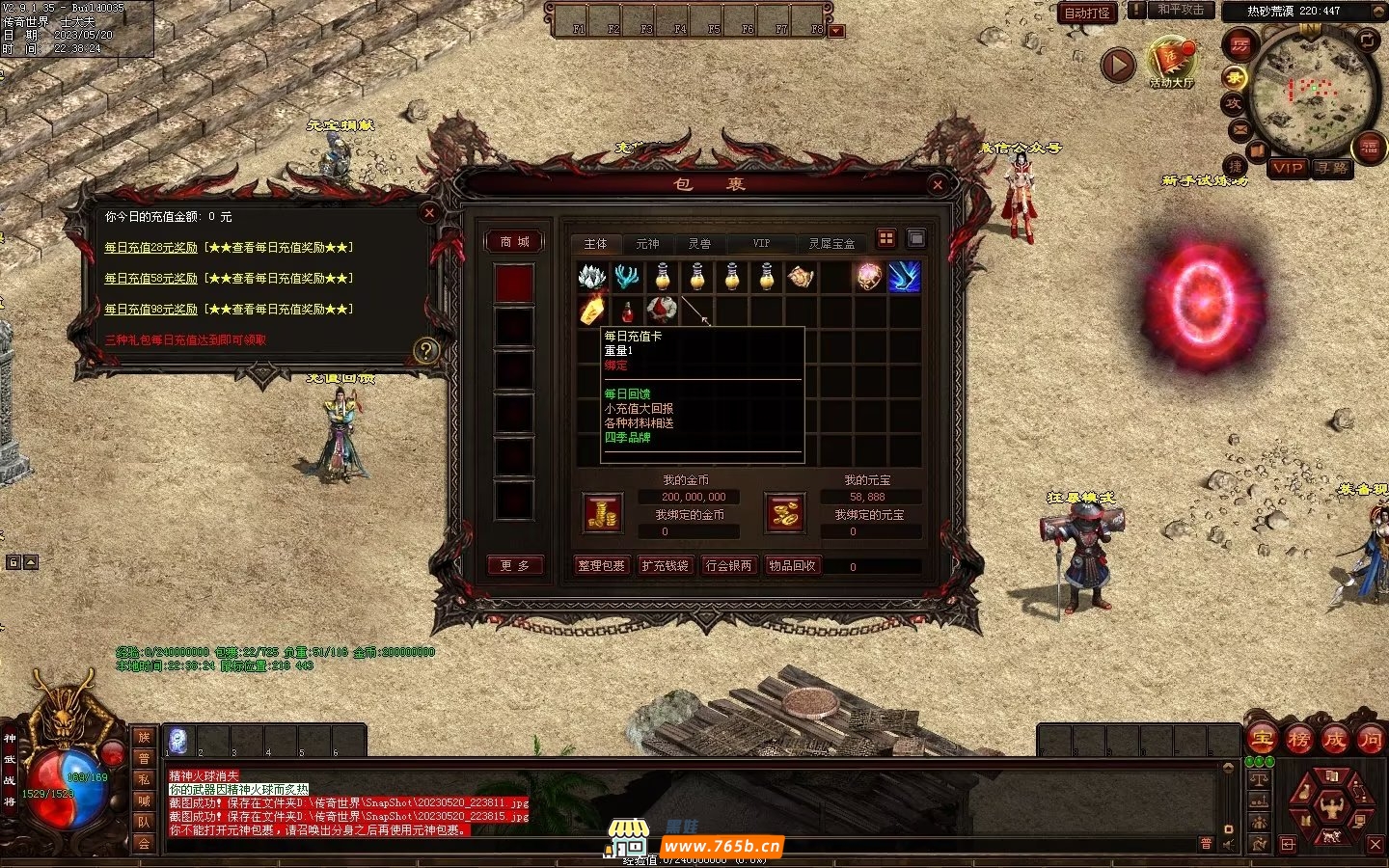Viewport: 1389px width, 868px height.
Task: Open 行会银两 guild funds
Action: (729, 566)
